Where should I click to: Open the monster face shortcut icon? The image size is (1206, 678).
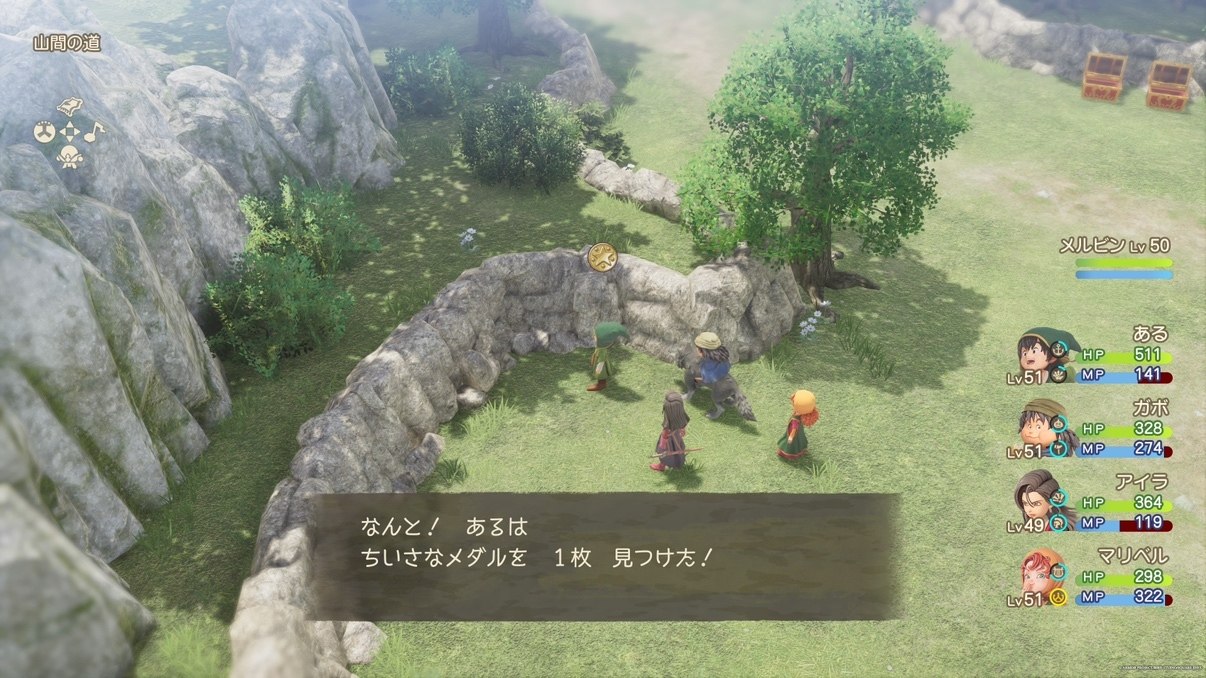[69, 155]
